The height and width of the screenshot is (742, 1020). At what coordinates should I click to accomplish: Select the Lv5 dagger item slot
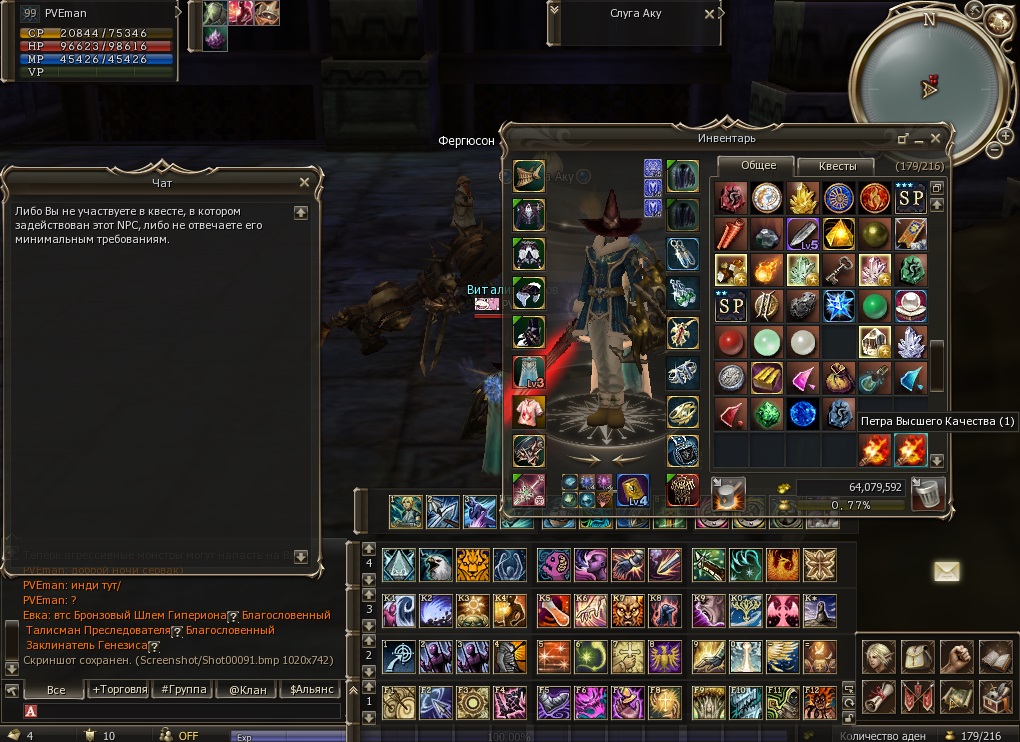click(803, 233)
